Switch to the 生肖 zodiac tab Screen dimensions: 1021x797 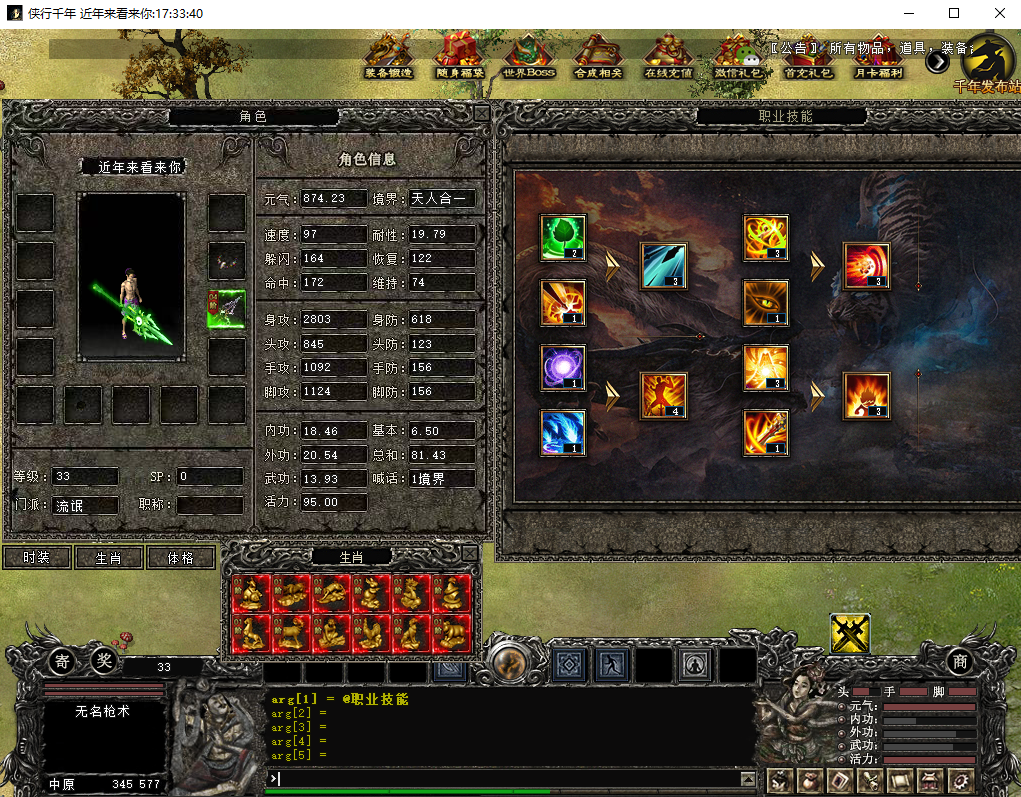[108, 558]
